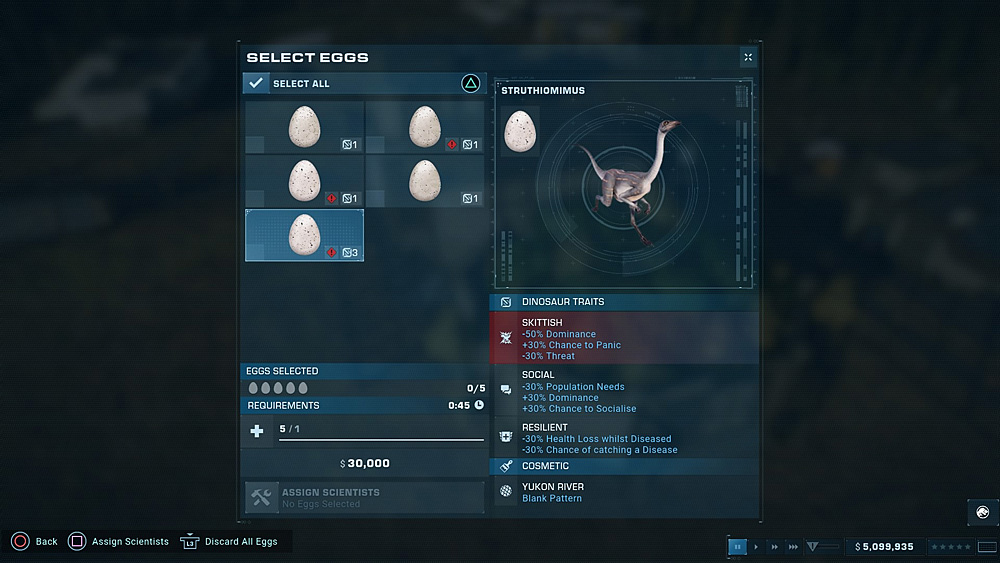Pause the game with the pause button

pyautogui.click(x=737, y=547)
